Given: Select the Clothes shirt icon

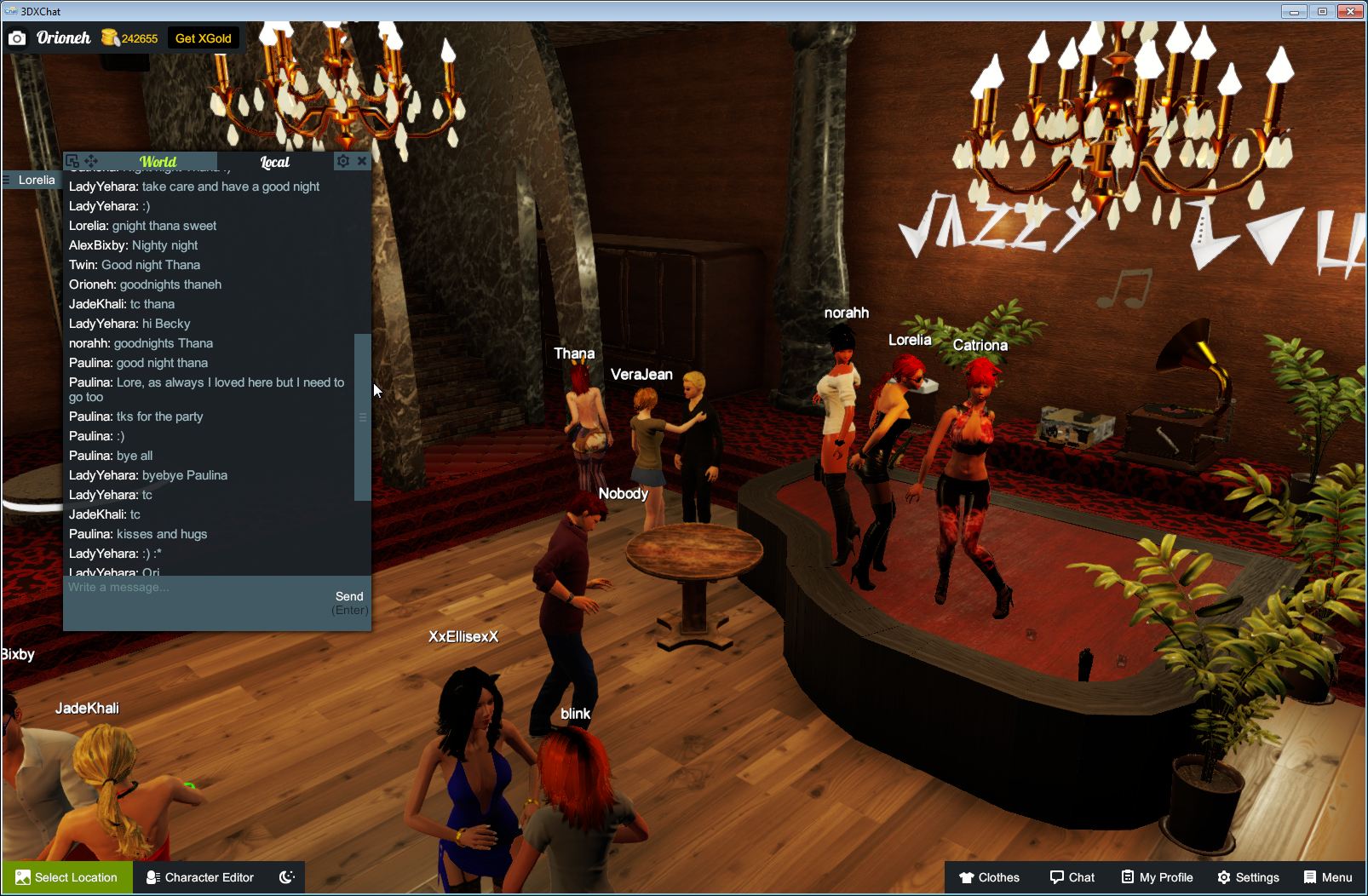Looking at the screenshot, I should [x=967, y=877].
